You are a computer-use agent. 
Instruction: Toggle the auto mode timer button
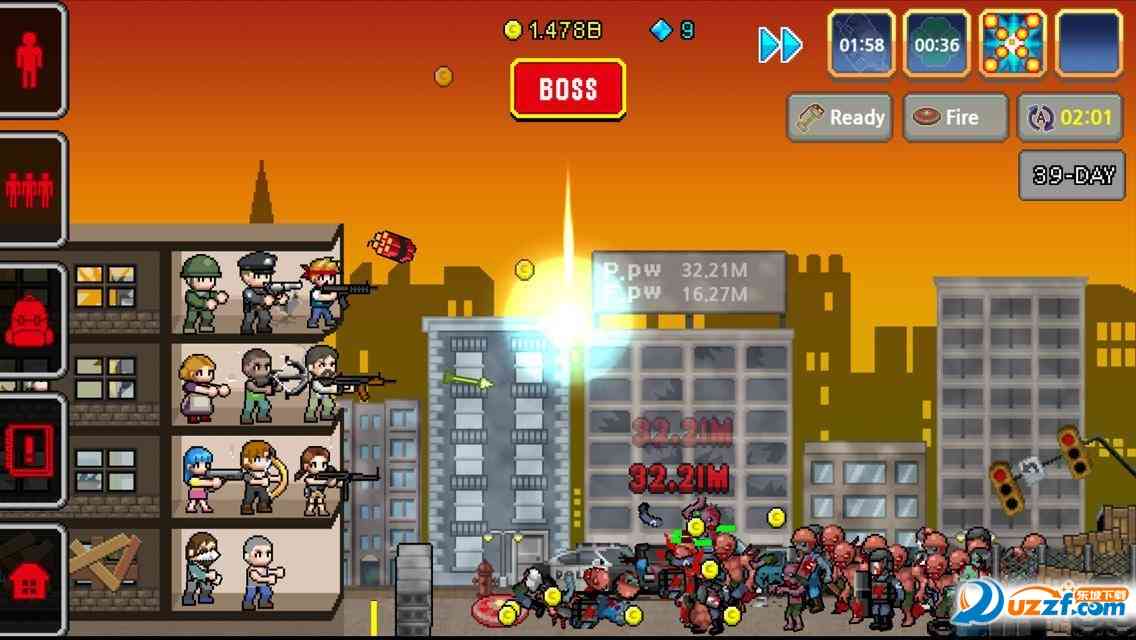click(x=1071, y=118)
